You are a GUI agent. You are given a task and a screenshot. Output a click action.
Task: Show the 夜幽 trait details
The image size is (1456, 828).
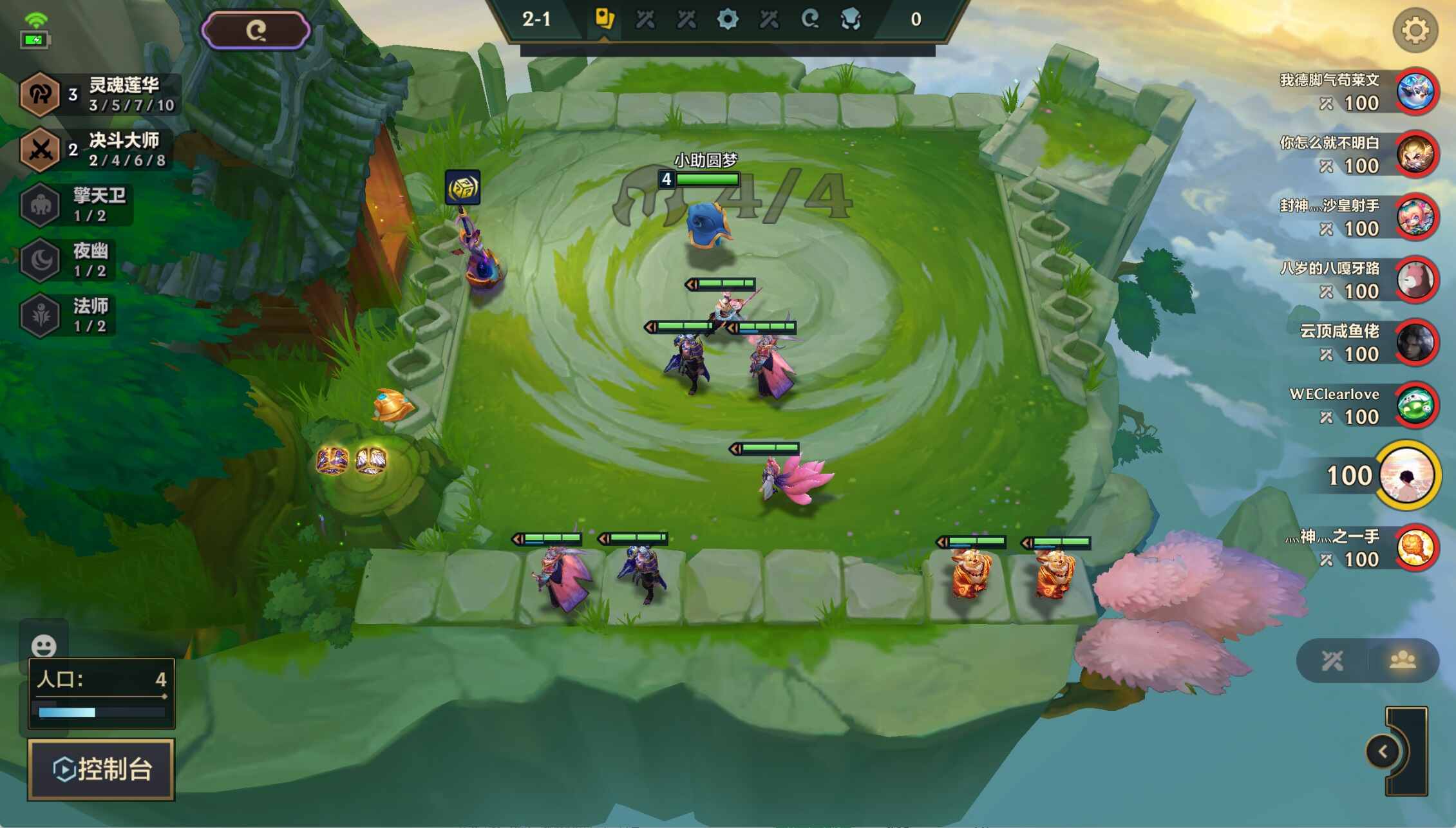click(x=71, y=260)
